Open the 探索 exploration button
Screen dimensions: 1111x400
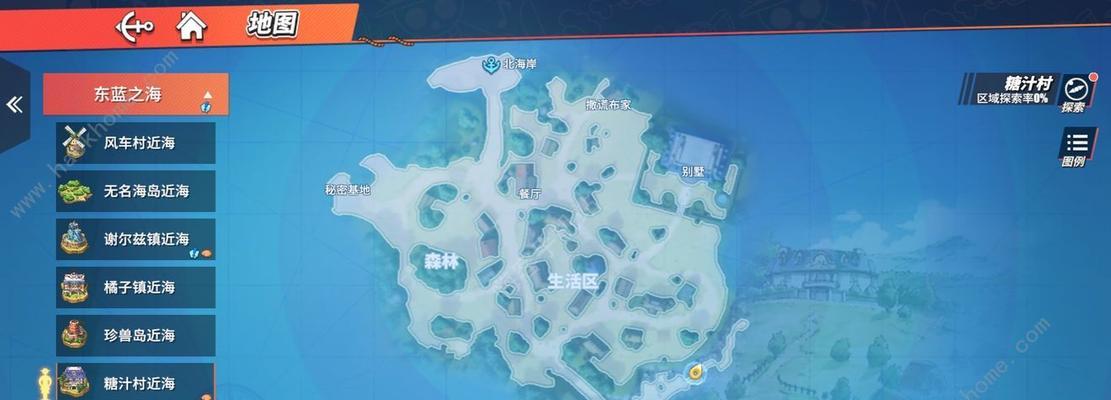[1074, 92]
